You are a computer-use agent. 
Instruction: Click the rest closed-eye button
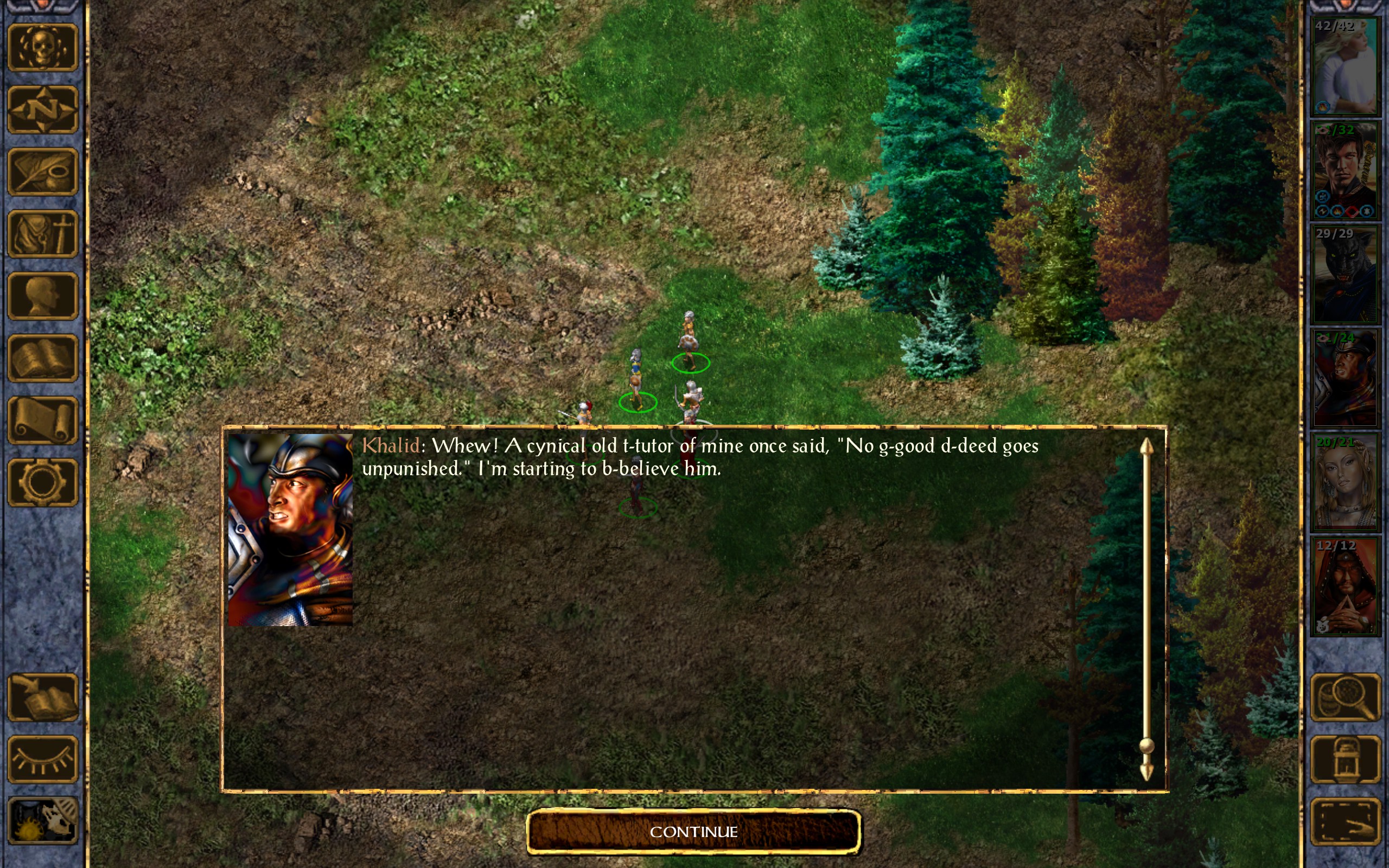pyautogui.click(x=42, y=759)
